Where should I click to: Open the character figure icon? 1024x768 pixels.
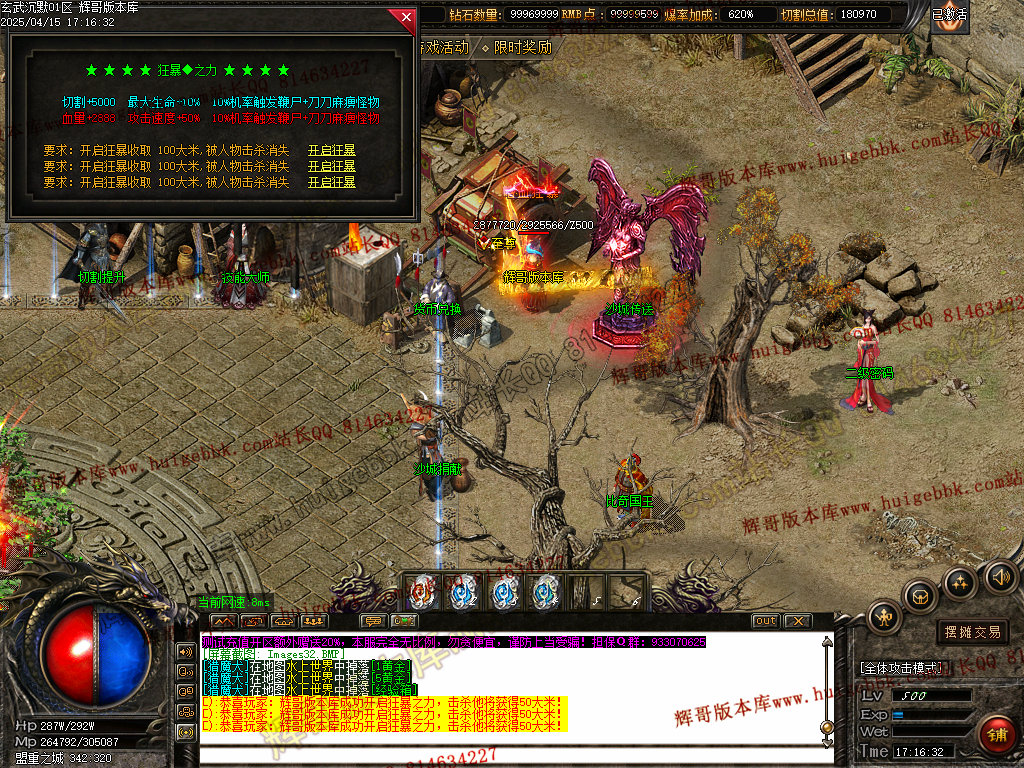point(885,616)
